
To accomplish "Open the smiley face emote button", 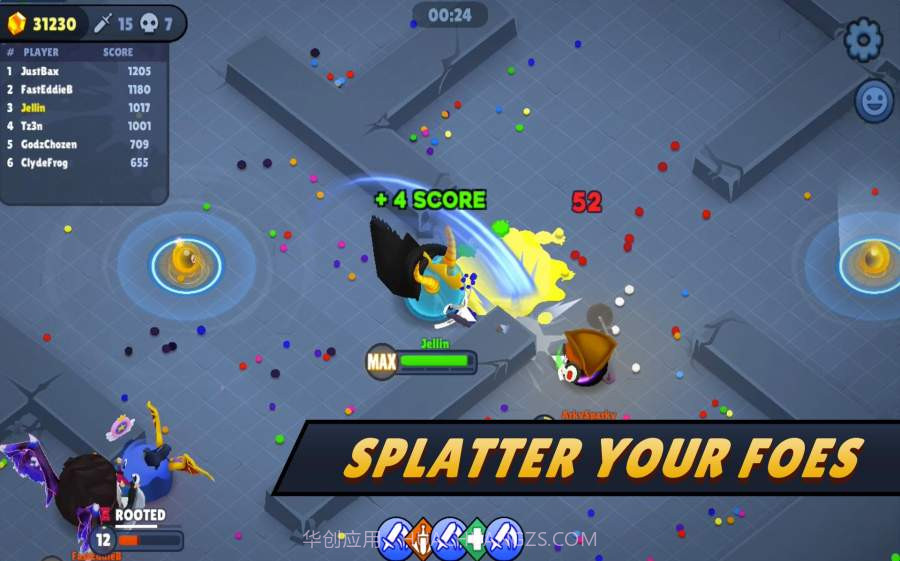I will [x=873, y=101].
